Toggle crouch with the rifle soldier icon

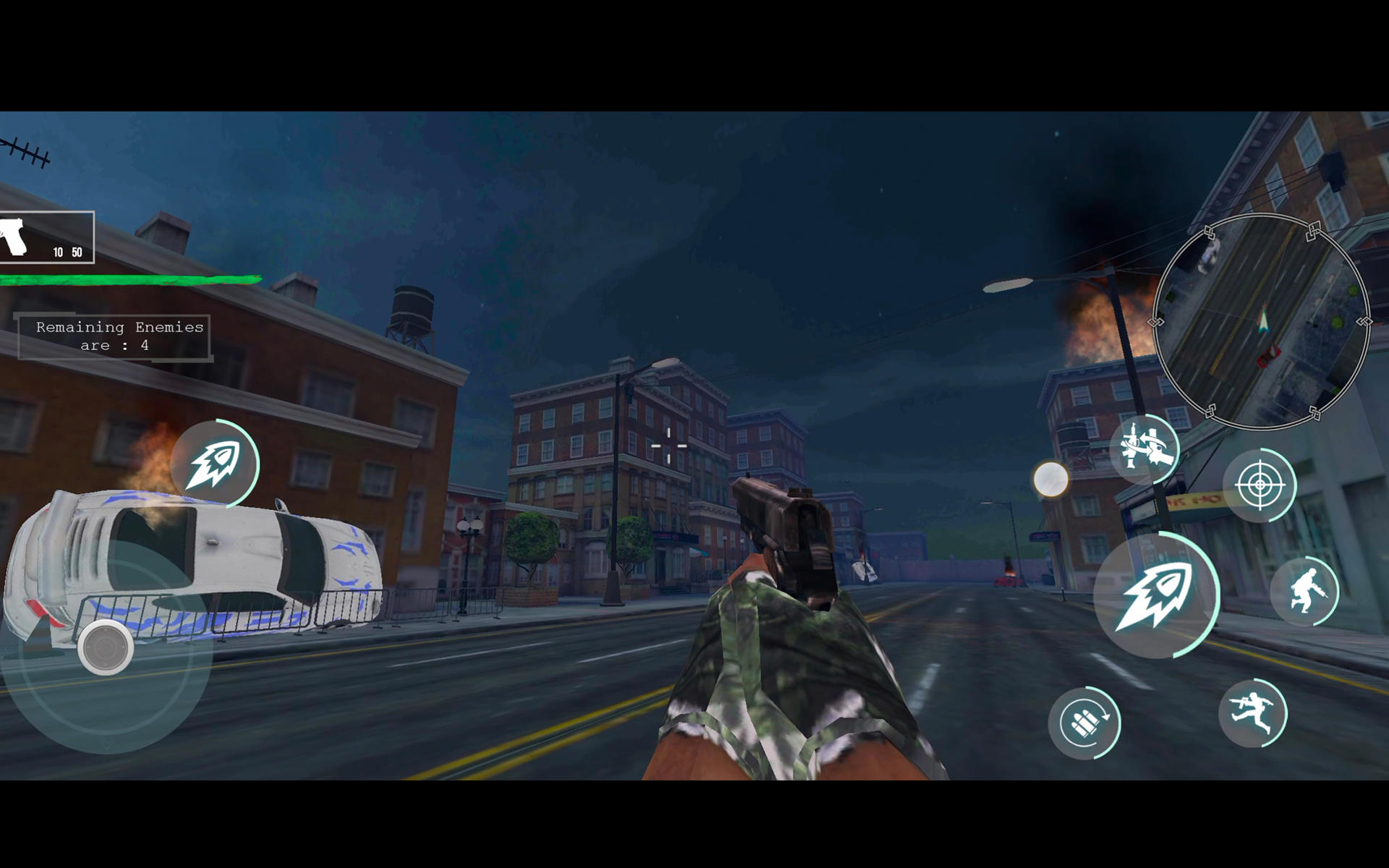(x=1306, y=590)
